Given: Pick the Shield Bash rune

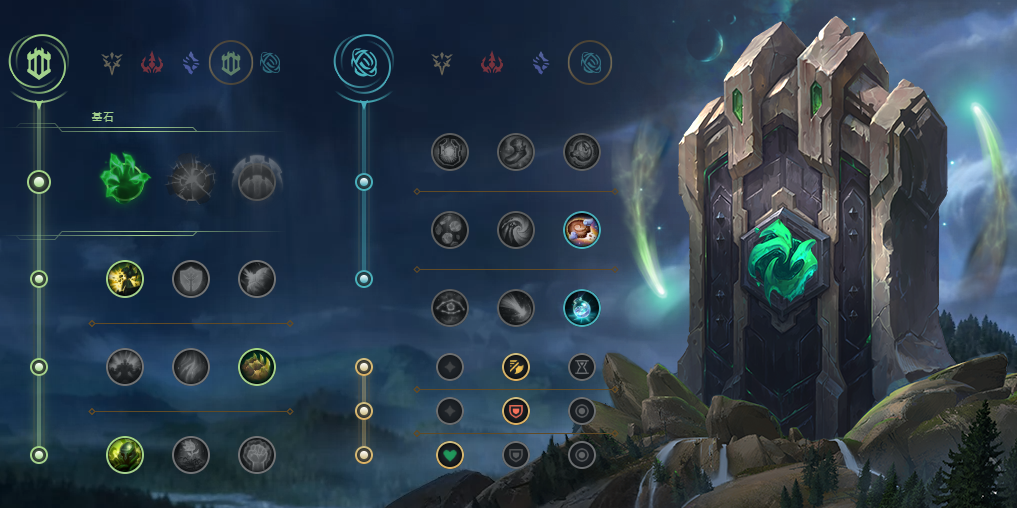Looking at the screenshot, I should click(257, 279).
